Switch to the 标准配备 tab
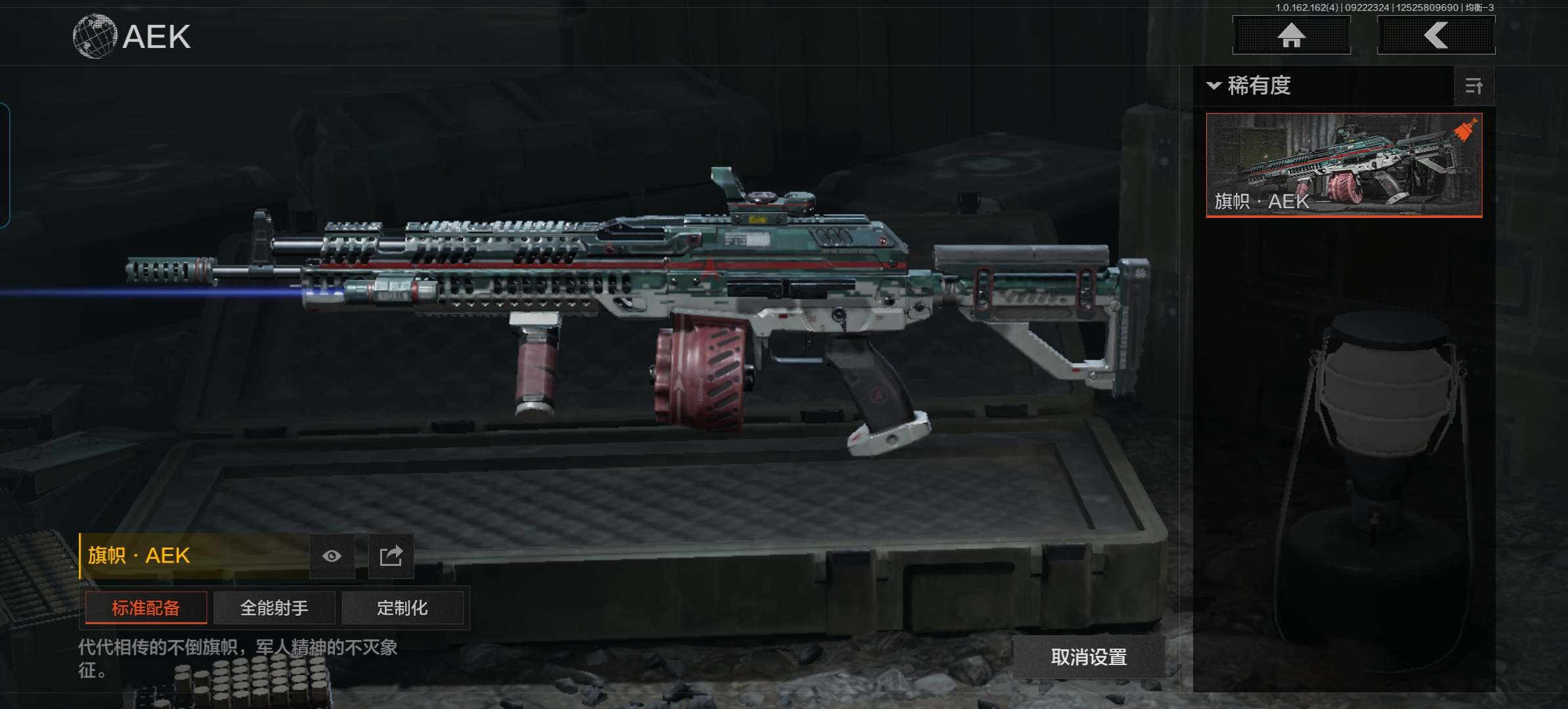 (146, 608)
